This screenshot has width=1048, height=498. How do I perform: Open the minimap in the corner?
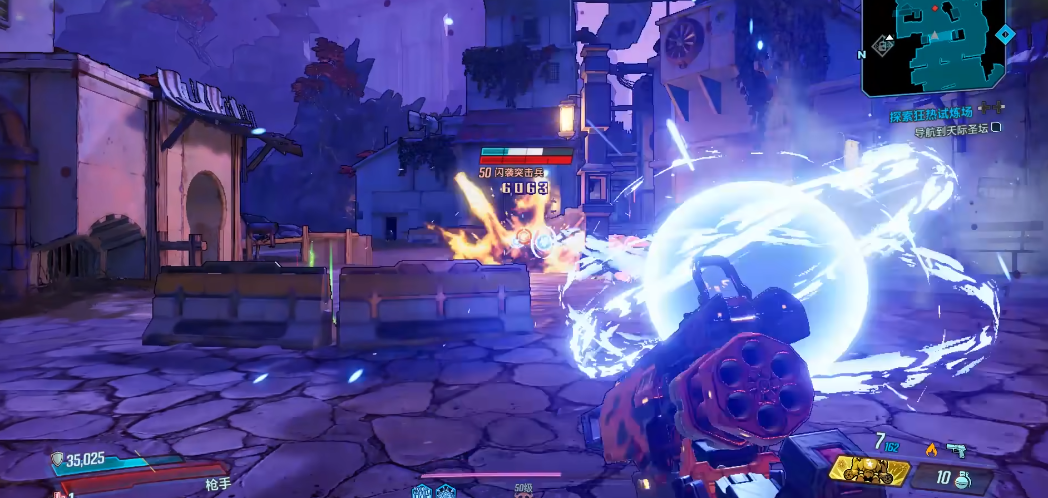tap(934, 46)
